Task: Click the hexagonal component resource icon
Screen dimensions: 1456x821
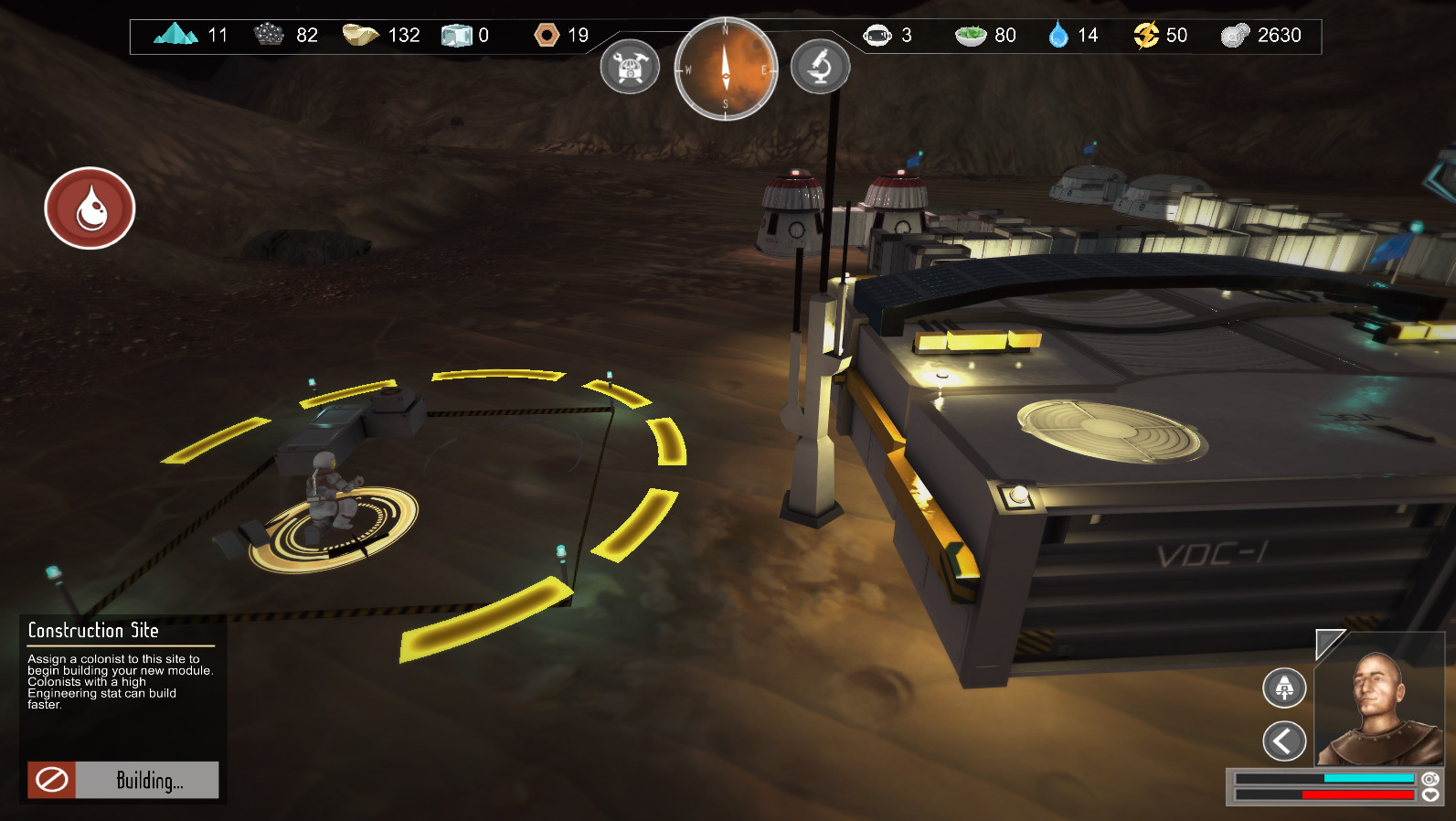Action: (547, 35)
